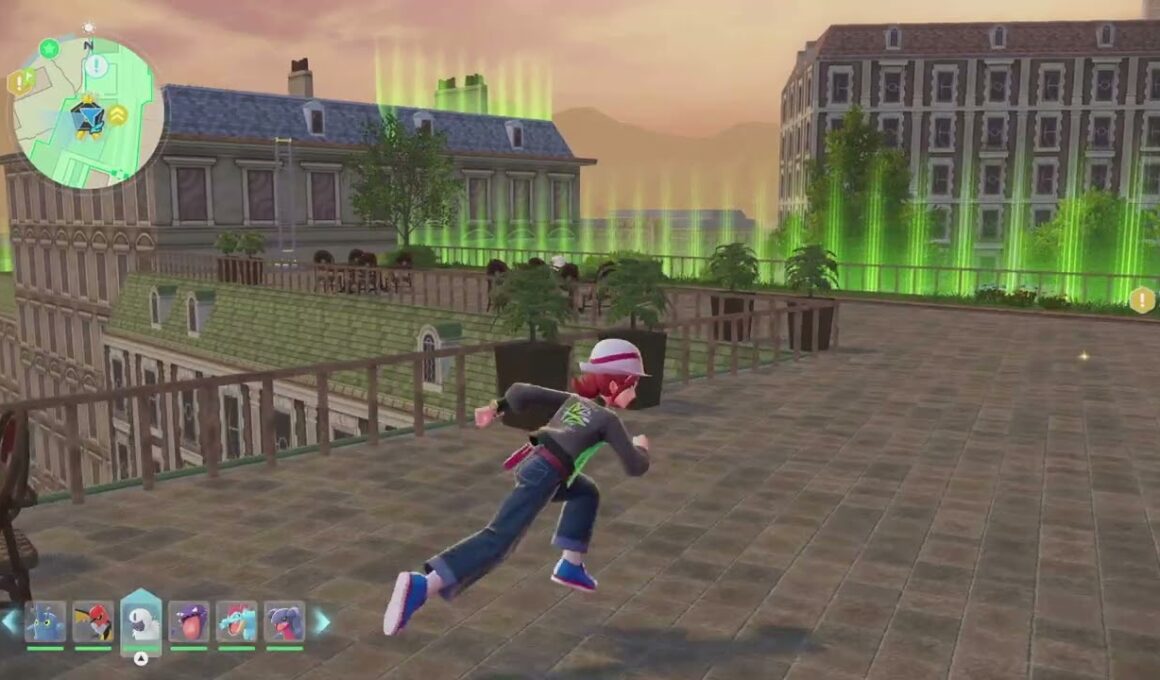This screenshot has height=680, width=1160.
Task: Choose the Garchomp party slot
Action: coord(284,622)
